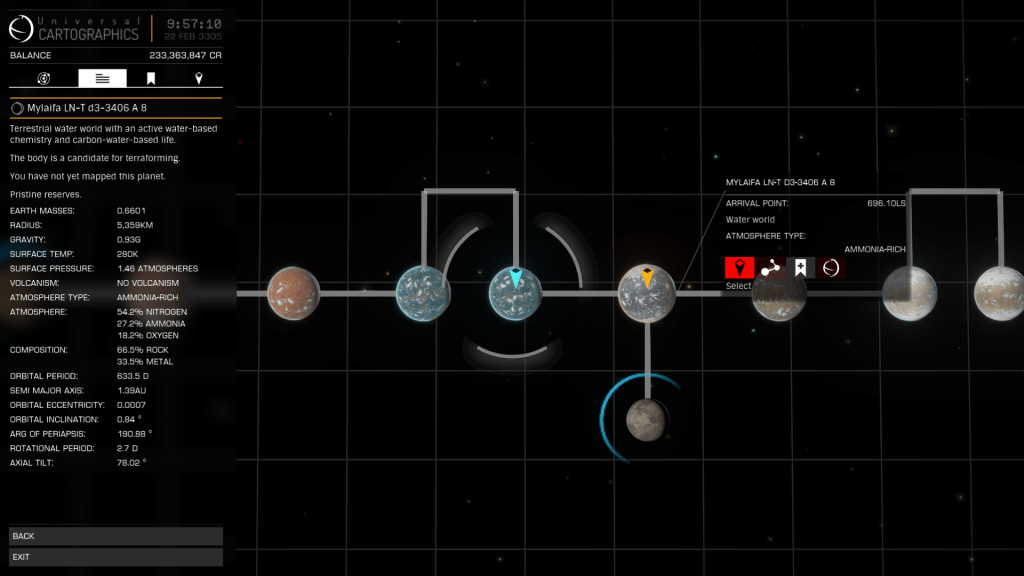Open the orbit-icon system overview tab
The height and width of the screenshot is (576, 1024).
(44, 78)
